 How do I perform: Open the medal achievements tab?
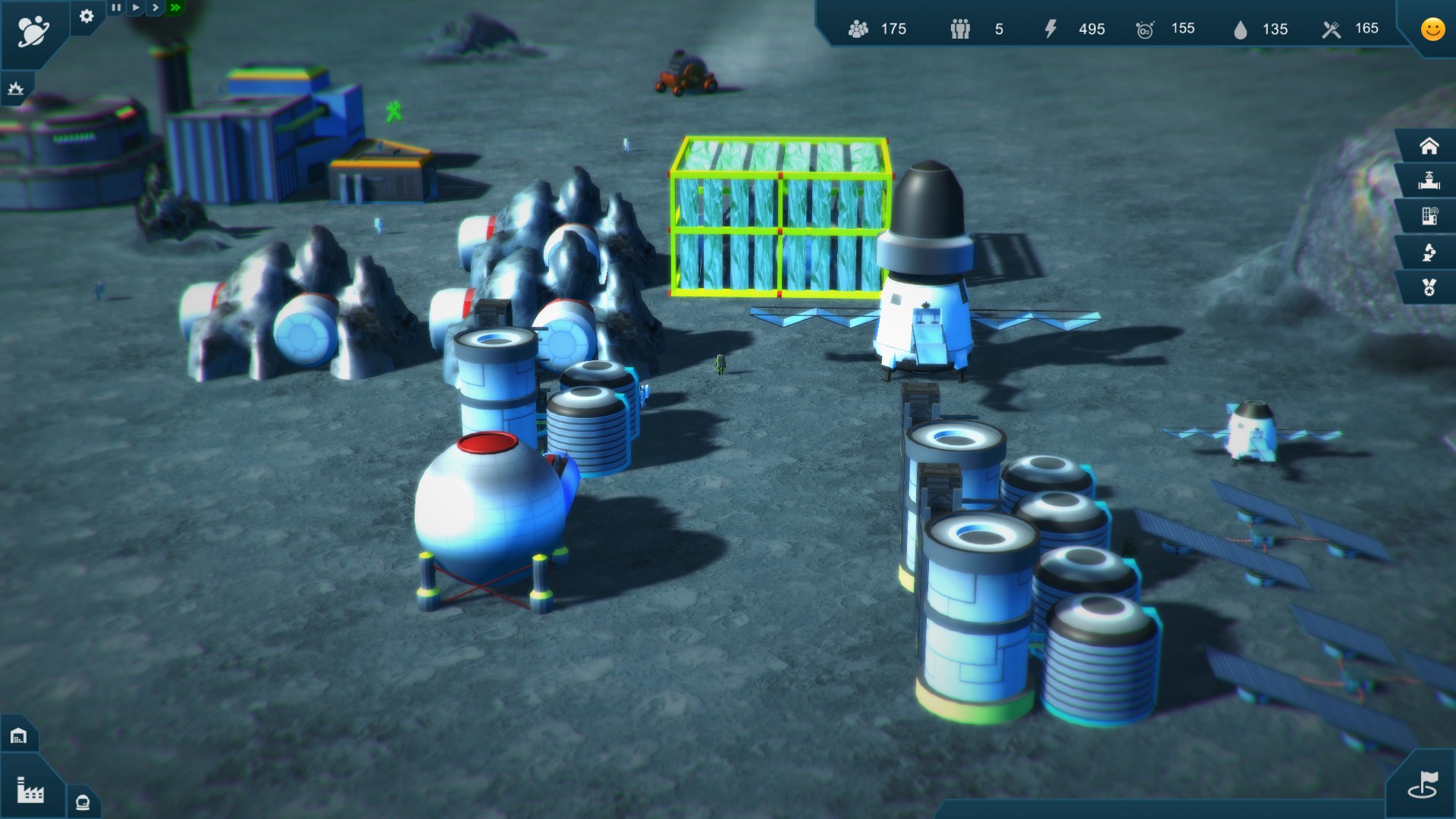click(1429, 288)
